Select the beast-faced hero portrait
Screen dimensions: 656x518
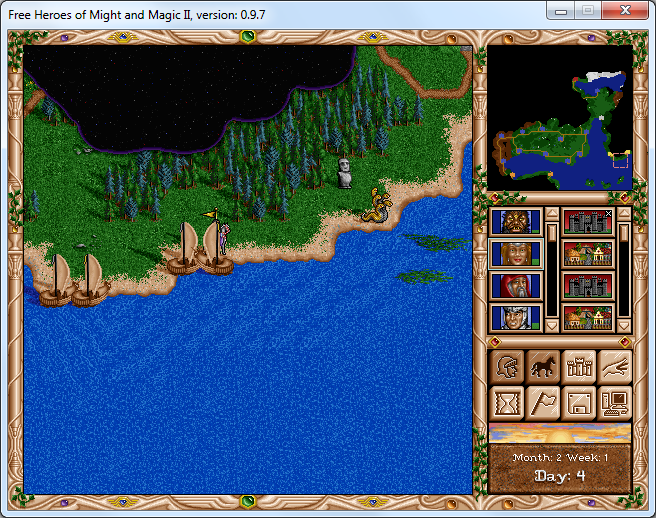(516, 222)
